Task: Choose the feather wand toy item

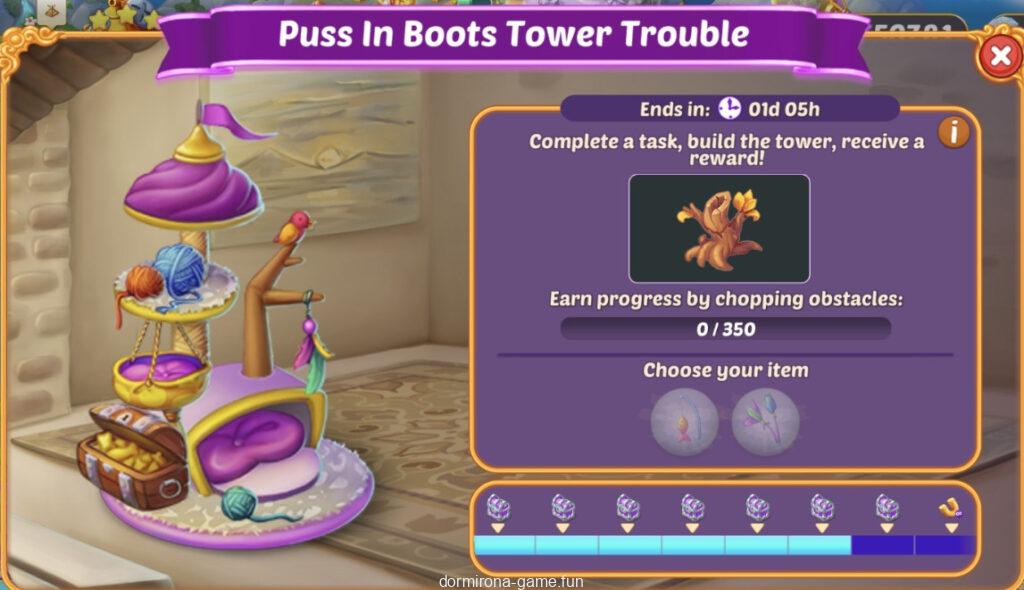Action: click(x=765, y=422)
